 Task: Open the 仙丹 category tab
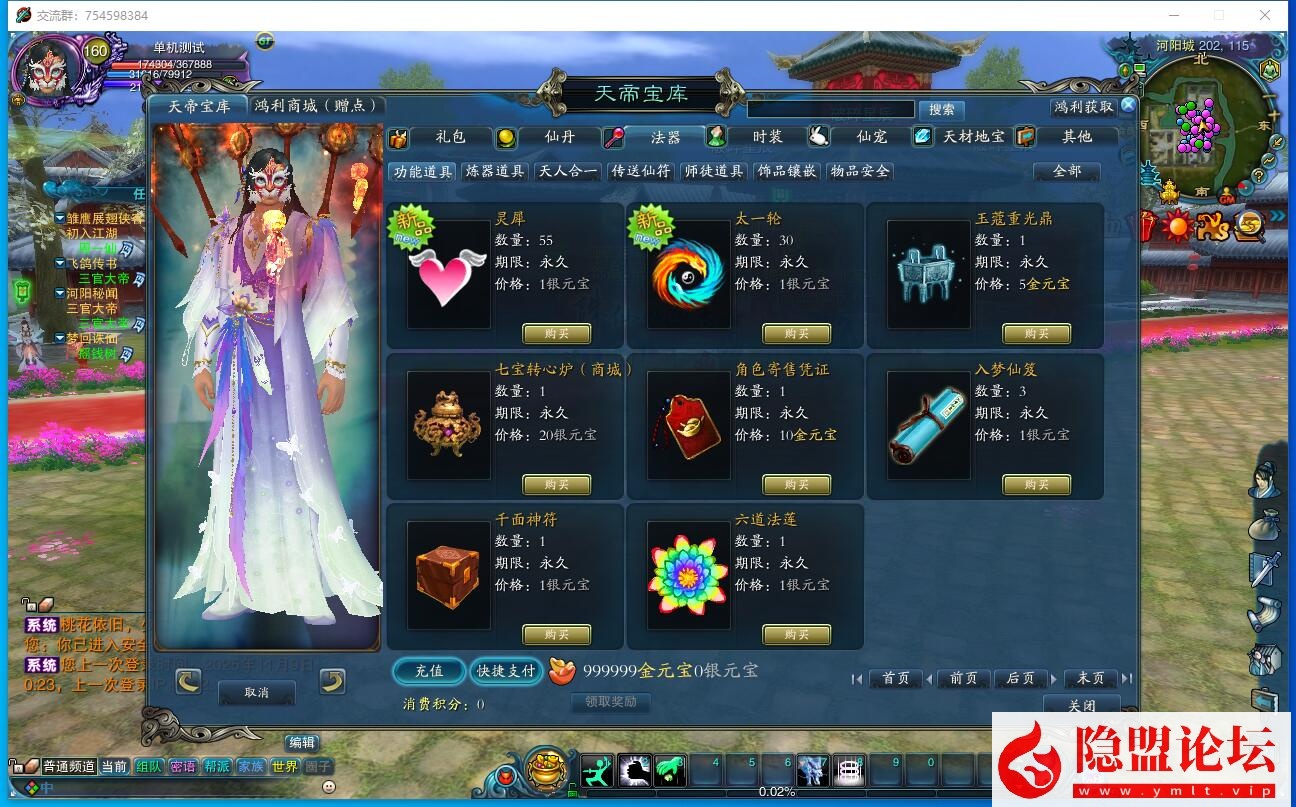(559, 137)
